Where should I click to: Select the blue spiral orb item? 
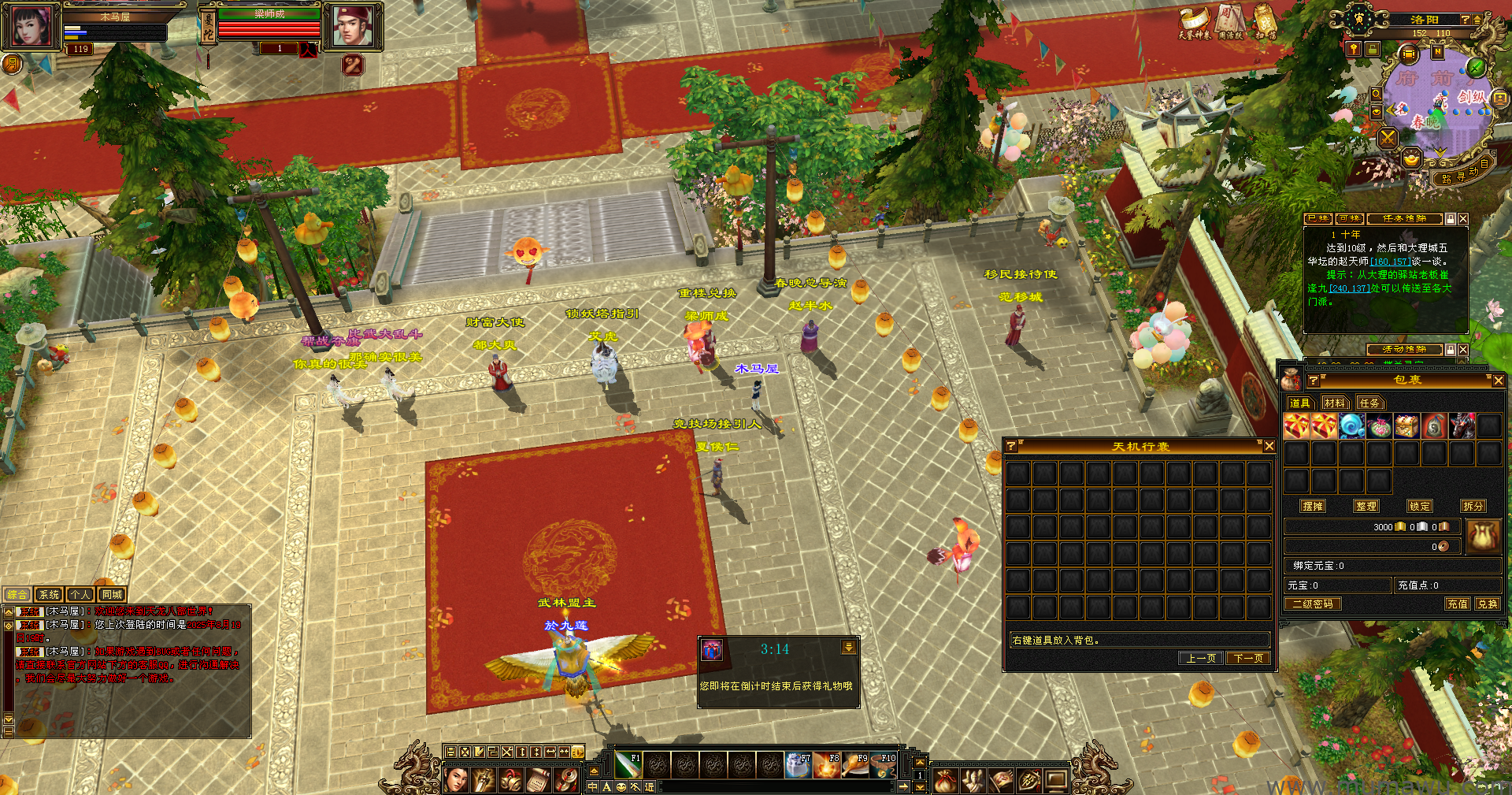pyautogui.click(x=1351, y=426)
